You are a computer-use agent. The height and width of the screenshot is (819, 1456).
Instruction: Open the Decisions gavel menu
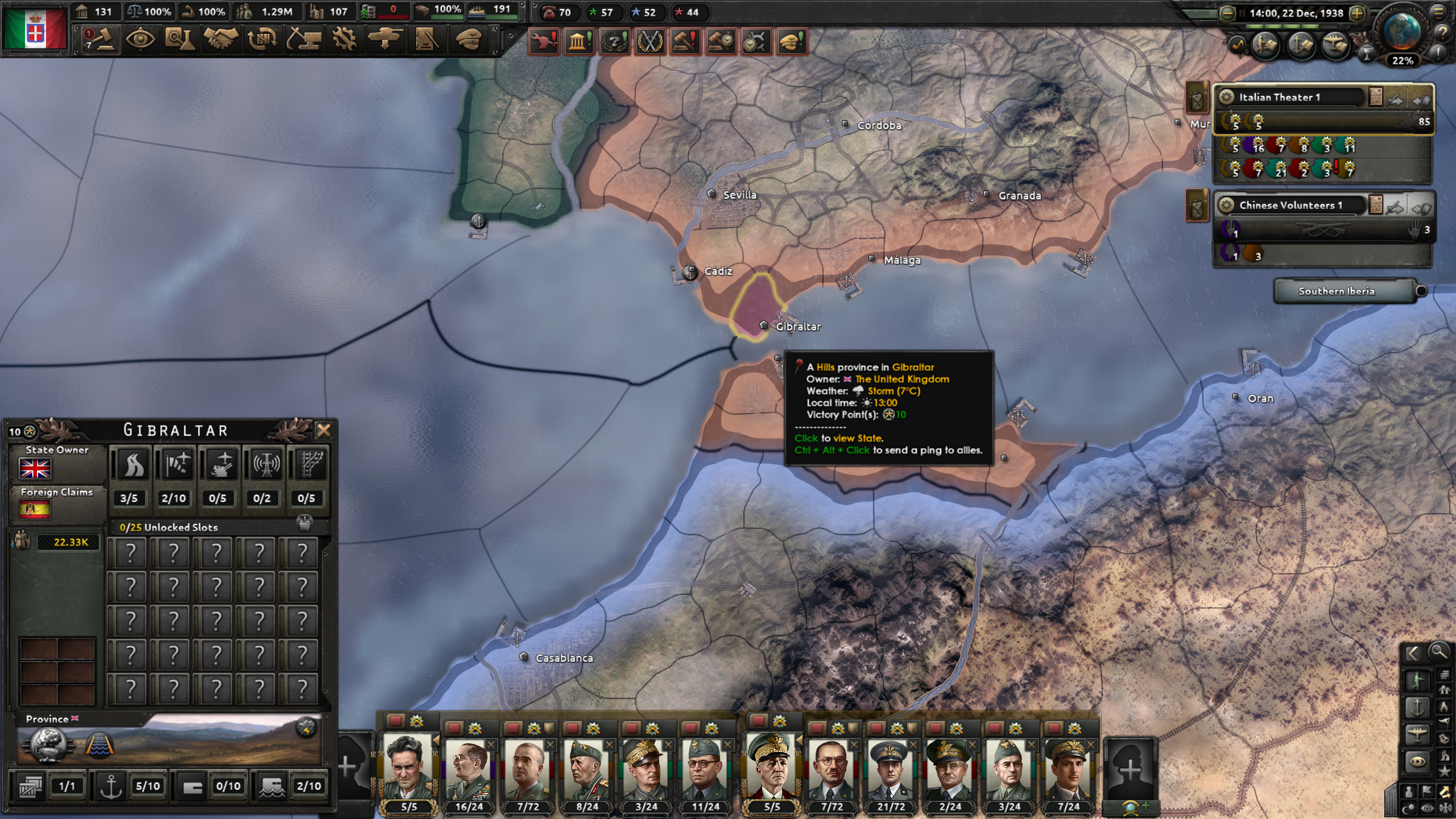coord(100,40)
